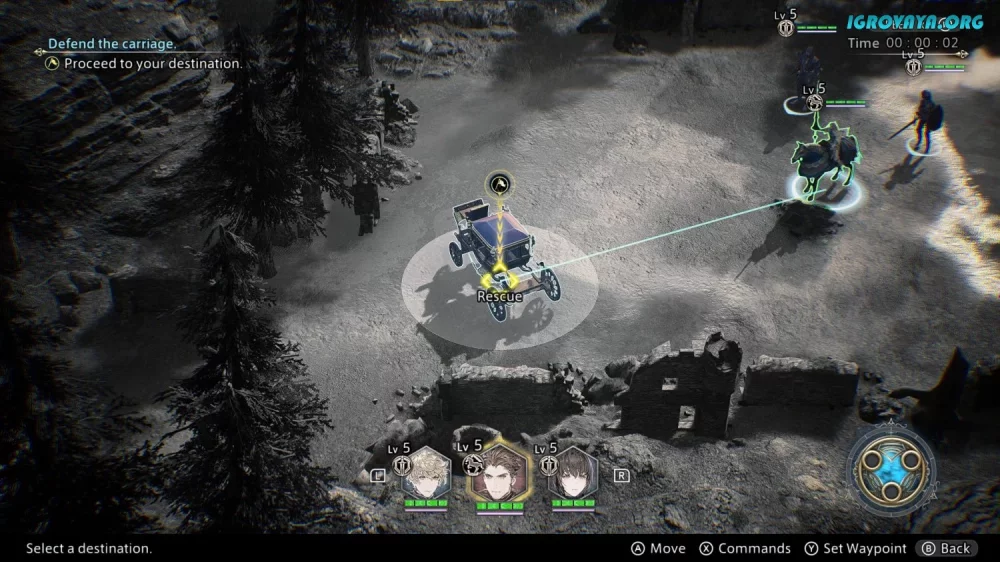Click the Defend the carriage objective

tap(113, 45)
